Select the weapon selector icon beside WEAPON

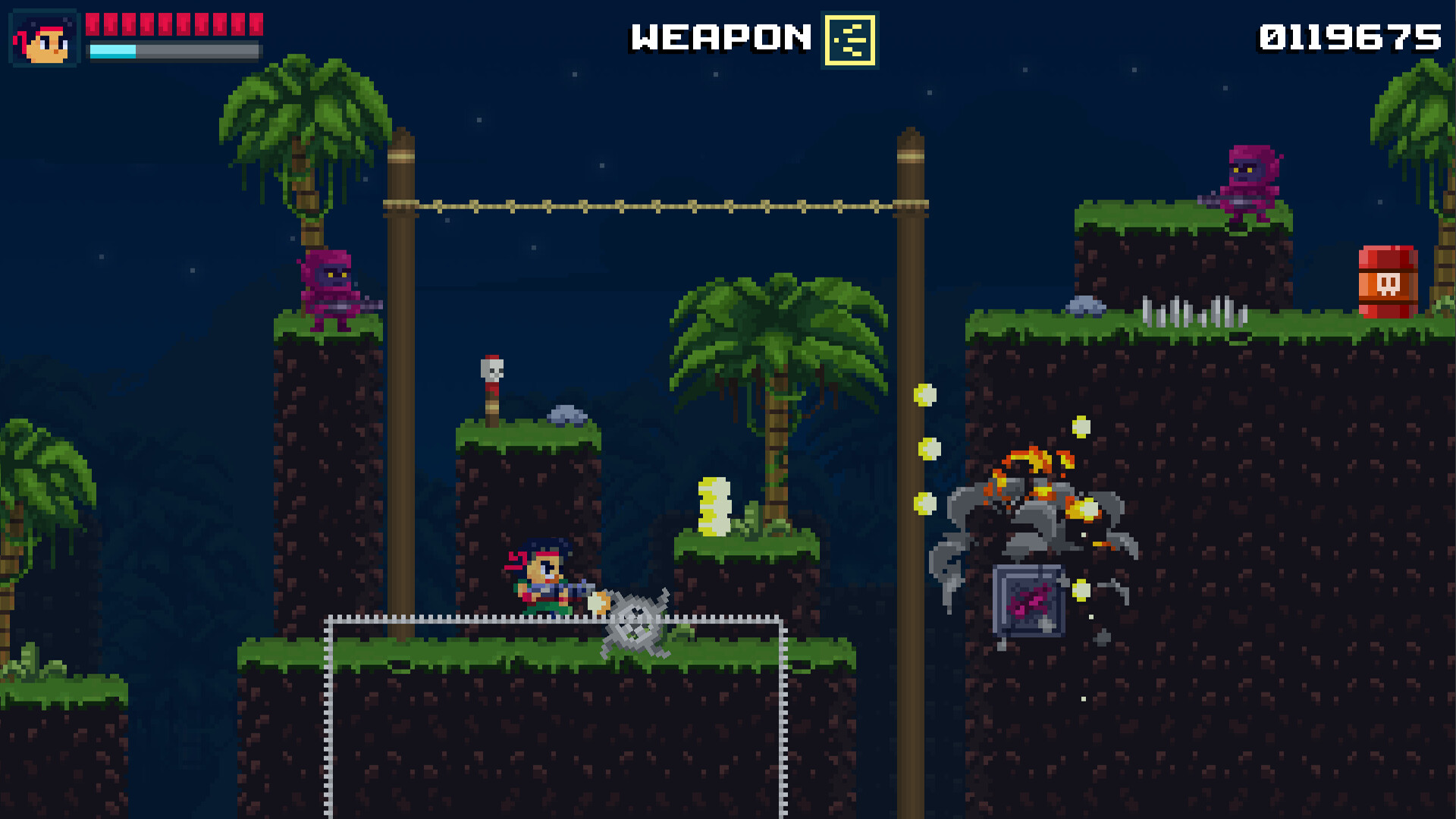tap(849, 39)
